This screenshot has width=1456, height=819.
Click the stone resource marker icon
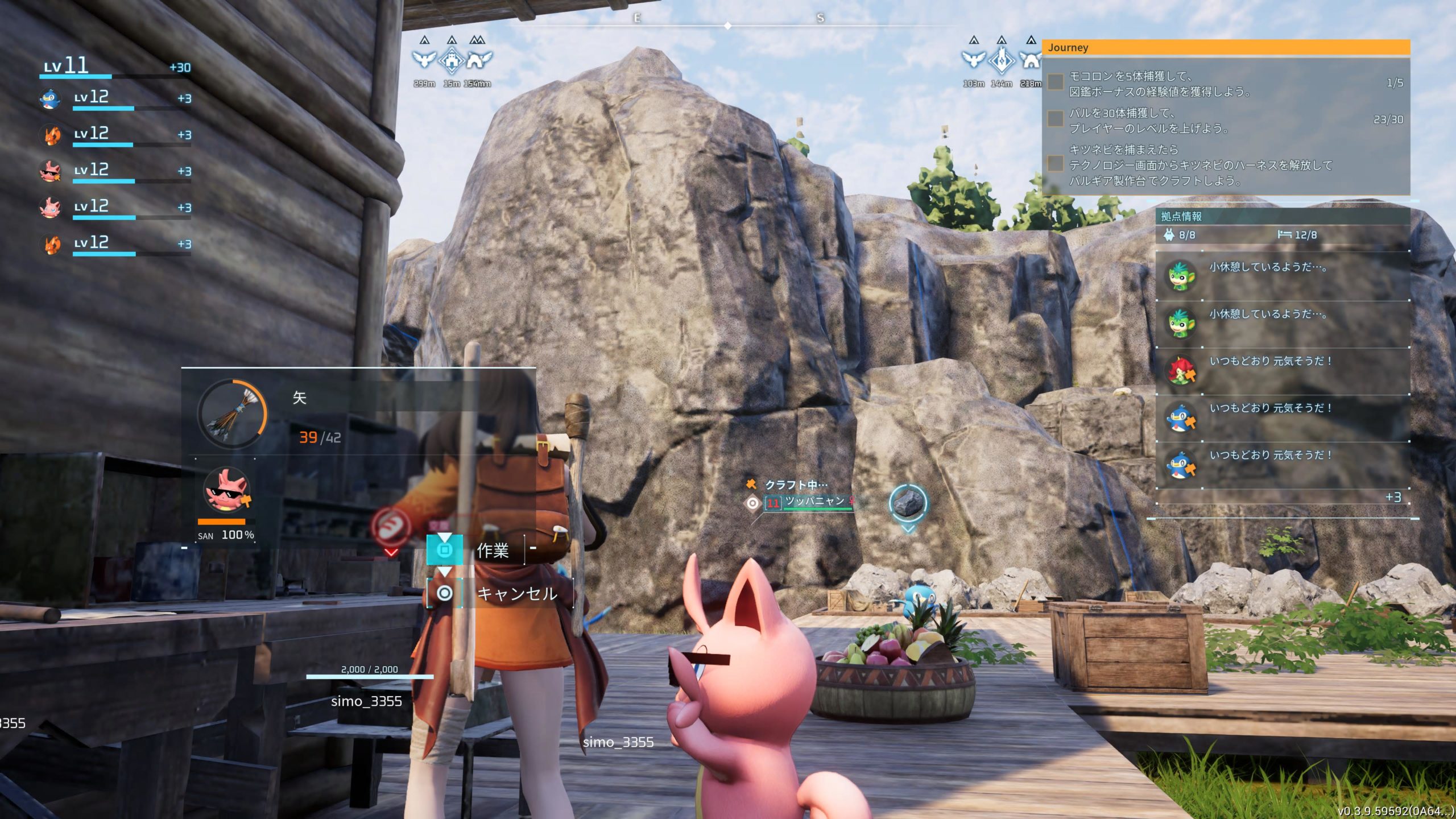click(x=908, y=503)
